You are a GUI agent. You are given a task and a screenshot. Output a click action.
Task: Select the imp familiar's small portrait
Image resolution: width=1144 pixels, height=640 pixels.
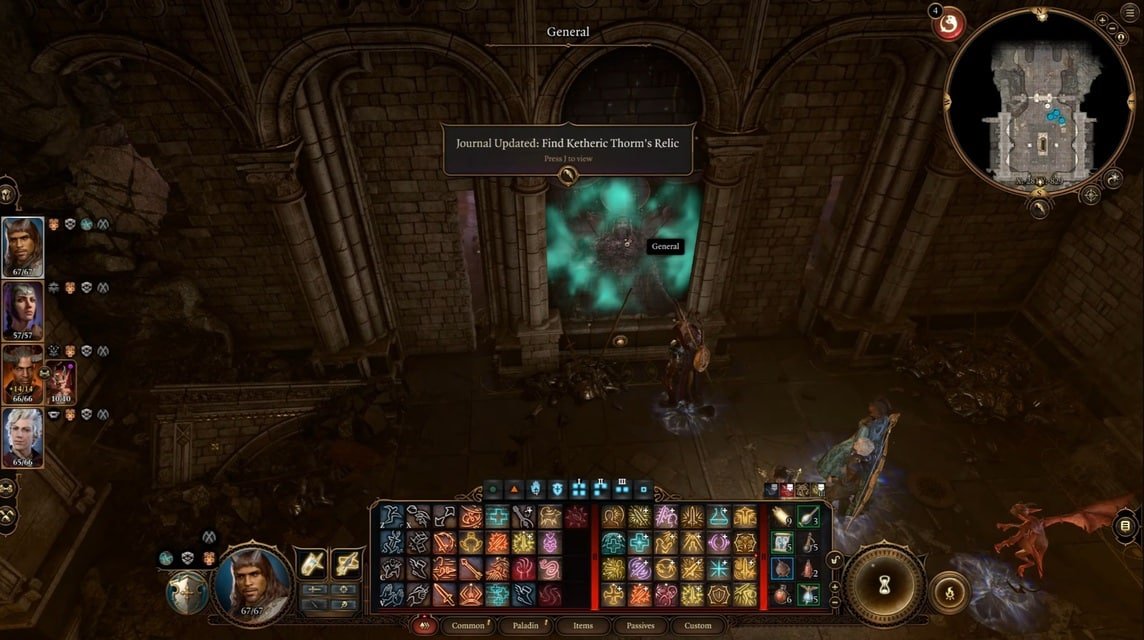click(x=61, y=381)
